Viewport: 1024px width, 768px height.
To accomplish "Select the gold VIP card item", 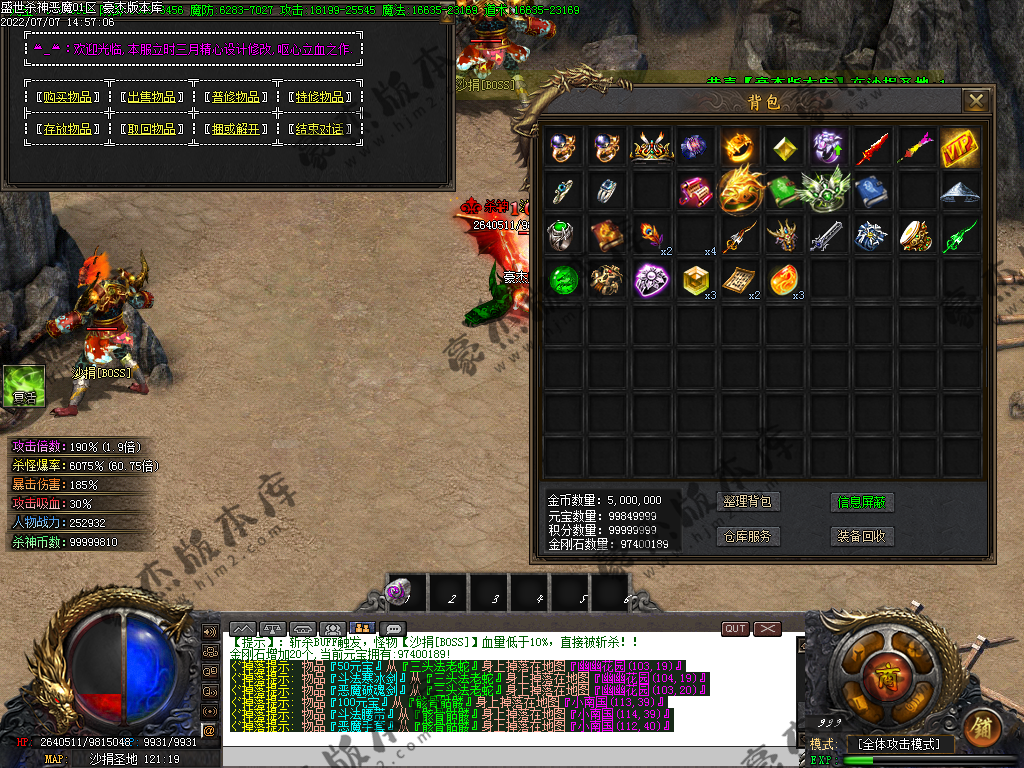I will pos(959,147).
